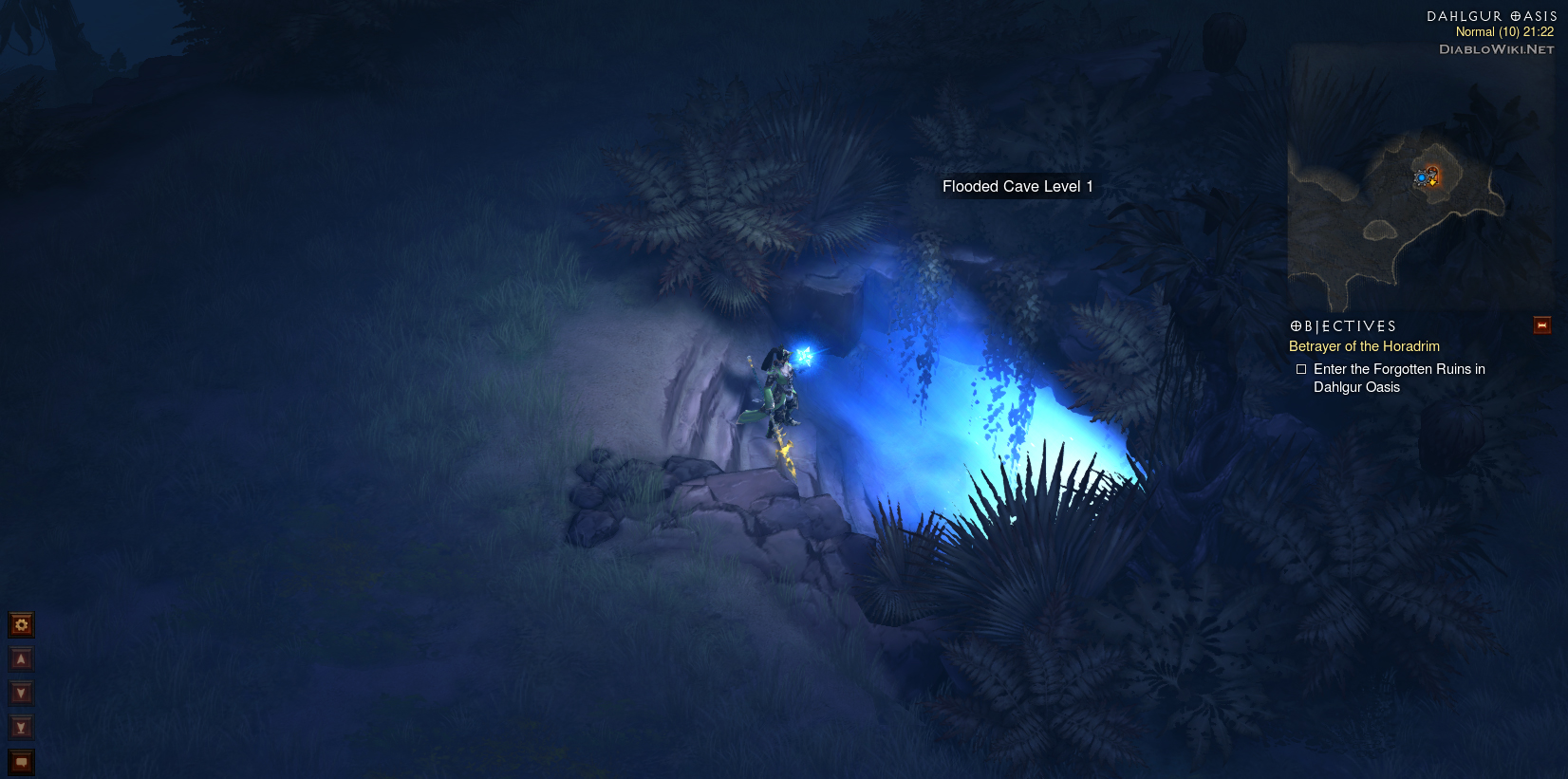Click the chat scroll-up arrow button

coord(21,658)
